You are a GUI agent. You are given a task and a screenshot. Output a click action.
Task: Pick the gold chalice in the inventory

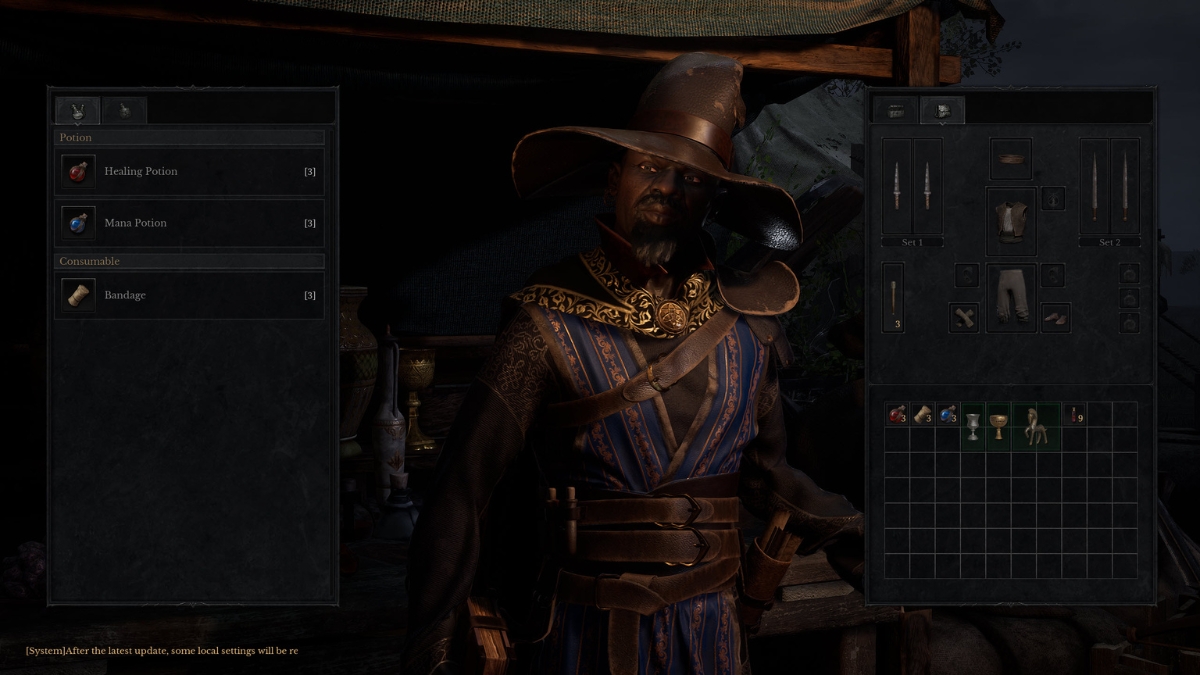(x=998, y=425)
